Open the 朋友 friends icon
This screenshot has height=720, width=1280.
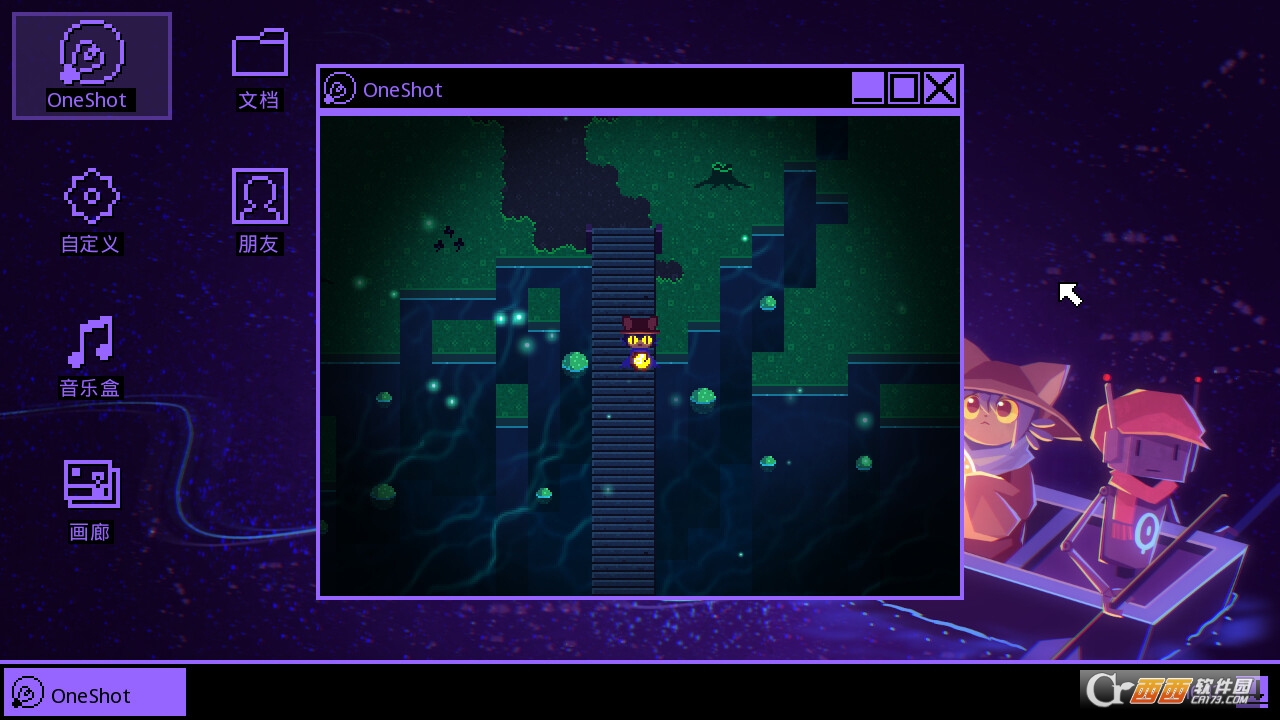tap(259, 196)
